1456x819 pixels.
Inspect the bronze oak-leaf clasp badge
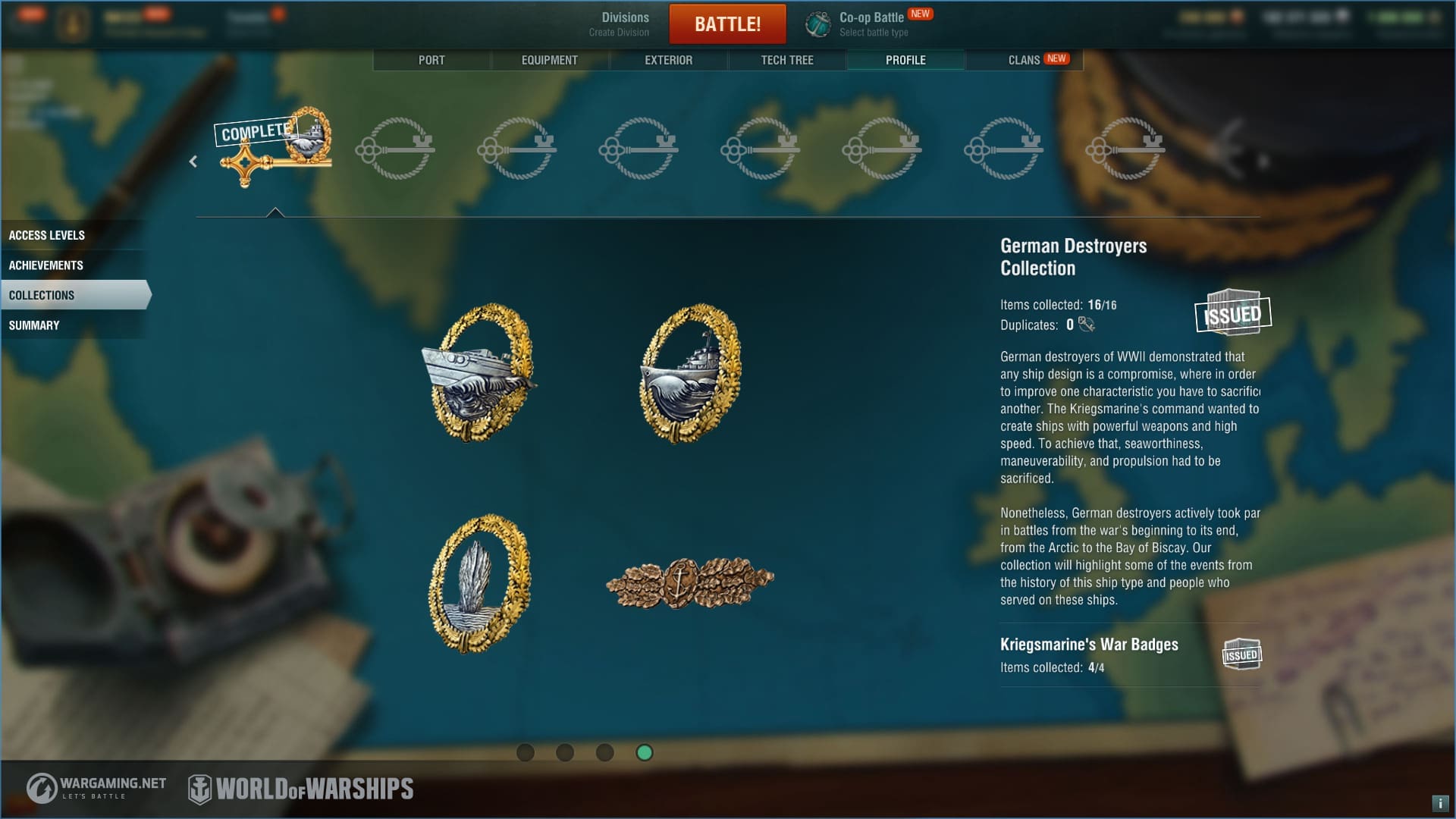pos(689,582)
